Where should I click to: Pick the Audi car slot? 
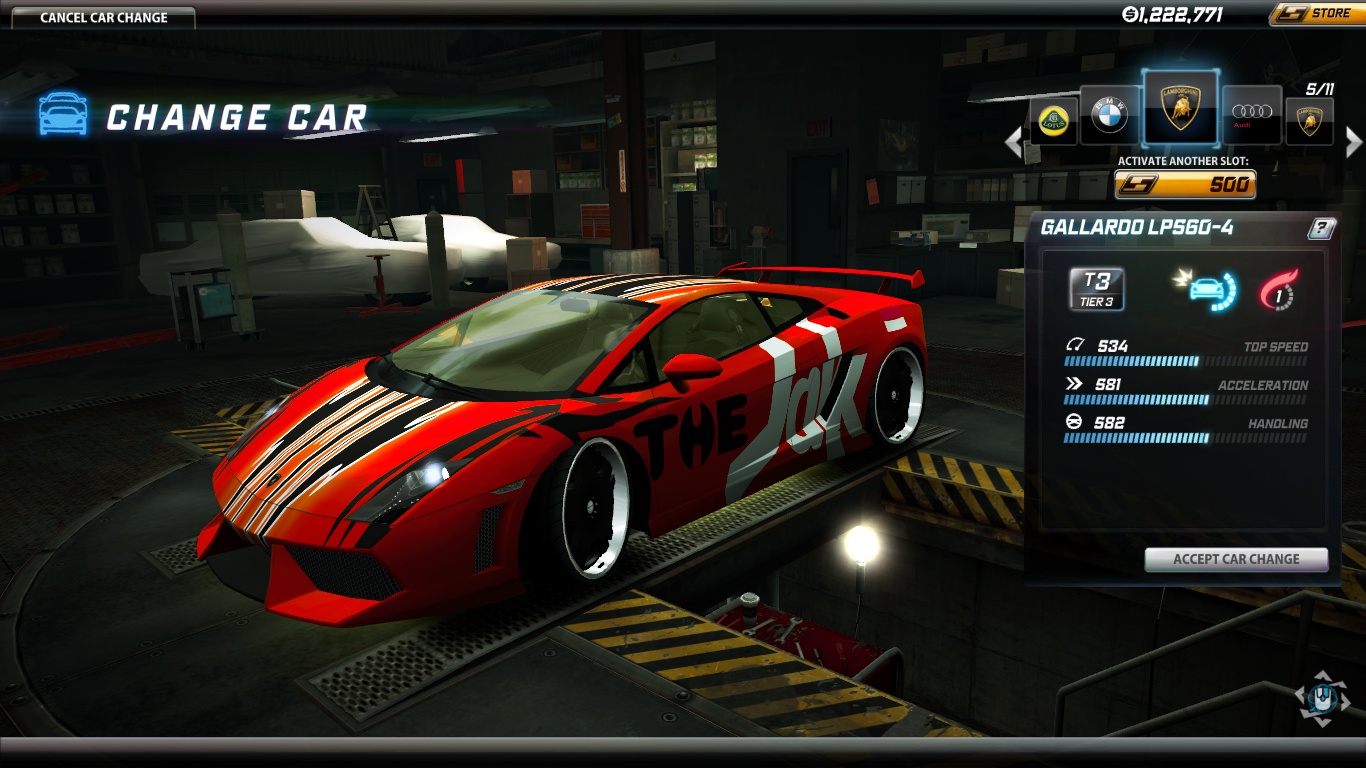pos(1251,117)
